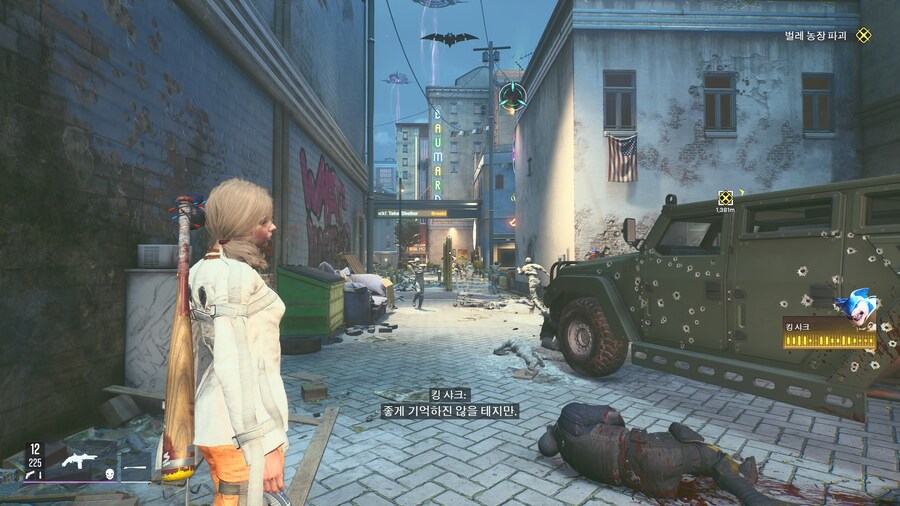This screenshot has height=506, width=900.
Task: Click the yellow waypoint marker showing 1,381m
Action: coord(725,198)
